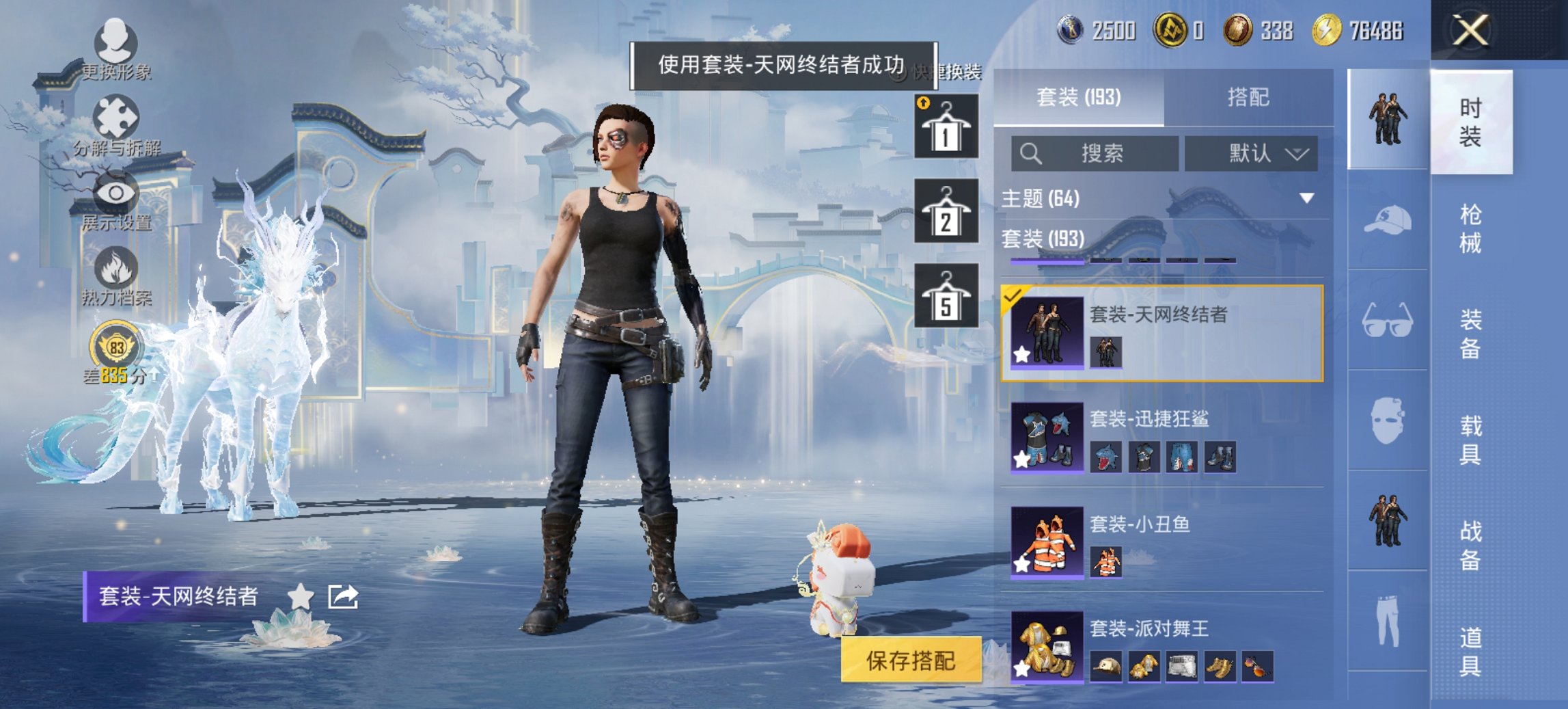This screenshot has width=1568, height=709.
Task: Select the cap headwear filter icon
Action: pos(1388,220)
